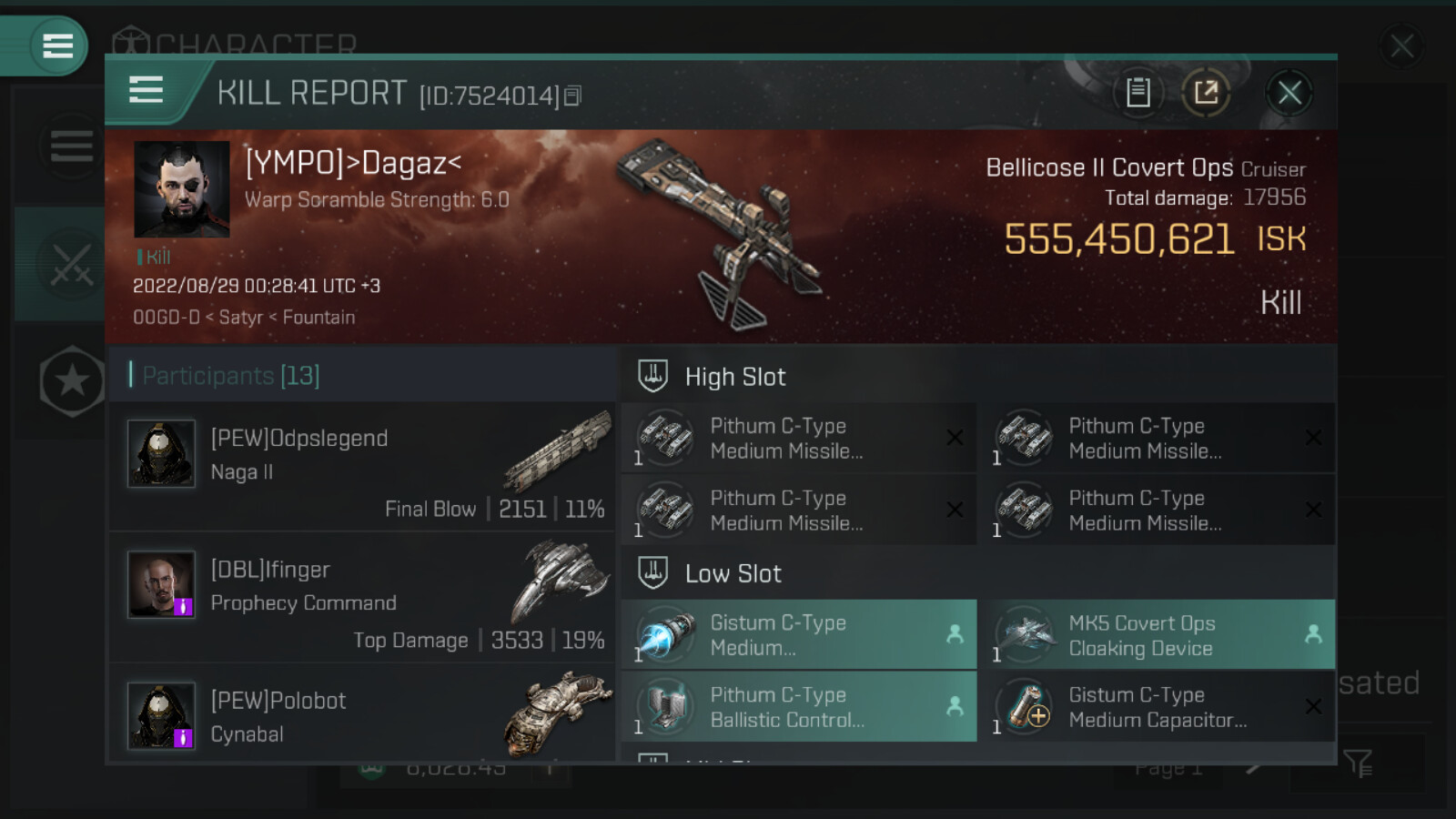
Task: Open the Kill Report hamburger menu
Action: coord(147,91)
